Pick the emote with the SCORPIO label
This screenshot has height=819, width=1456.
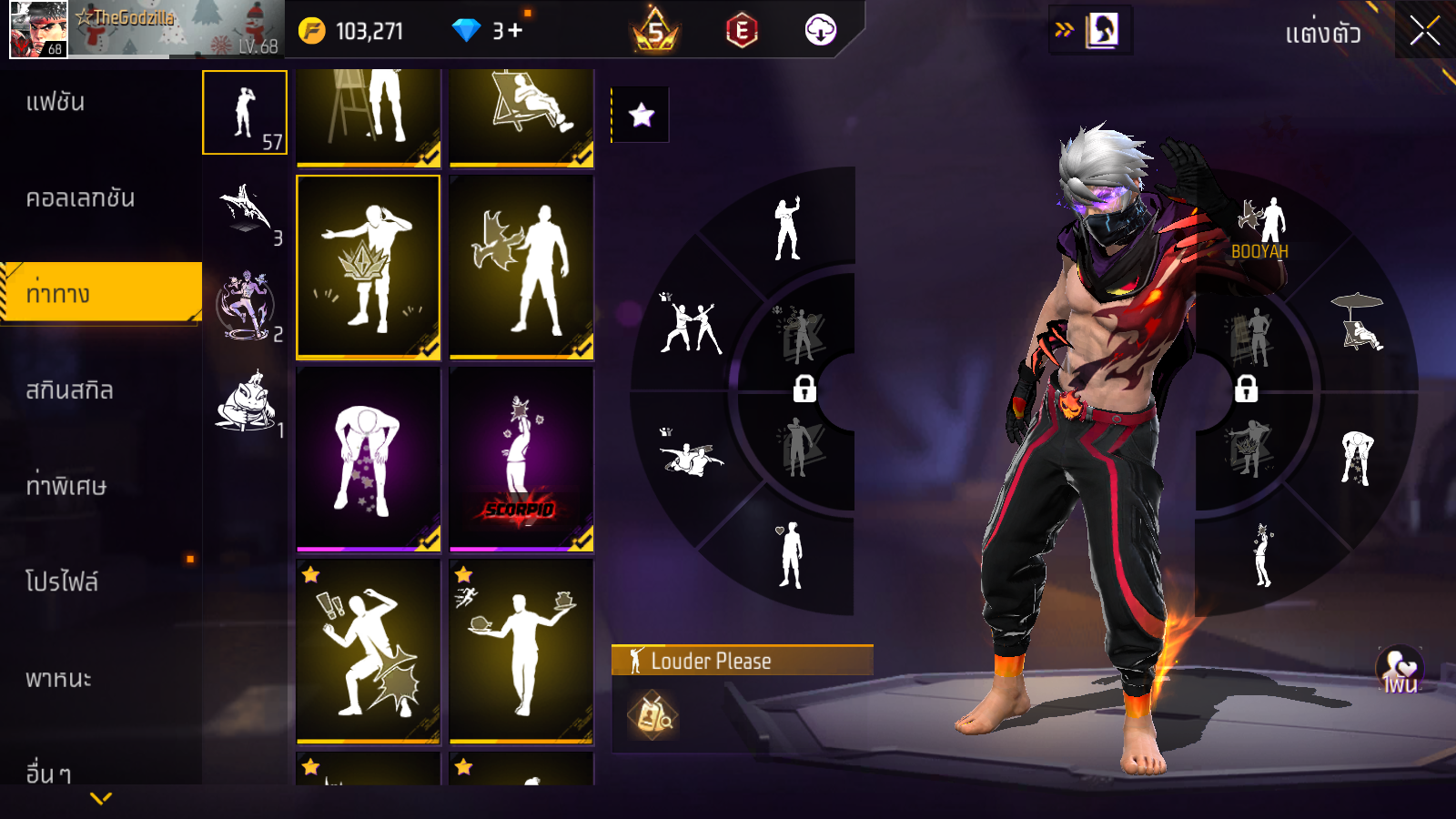pos(521,460)
